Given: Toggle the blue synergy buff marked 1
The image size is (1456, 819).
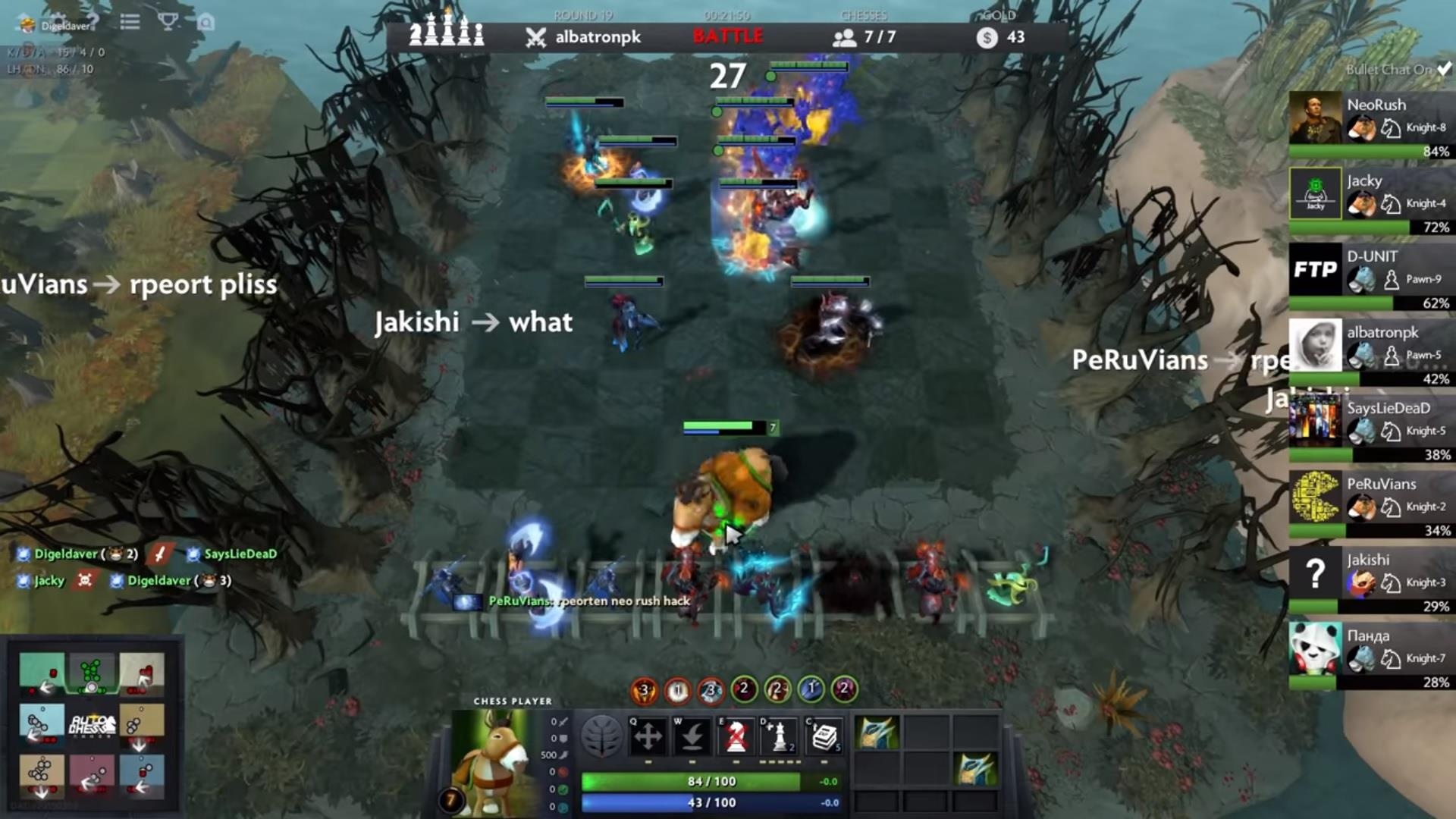Looking at the screenshot, I should tap(810, 690).
